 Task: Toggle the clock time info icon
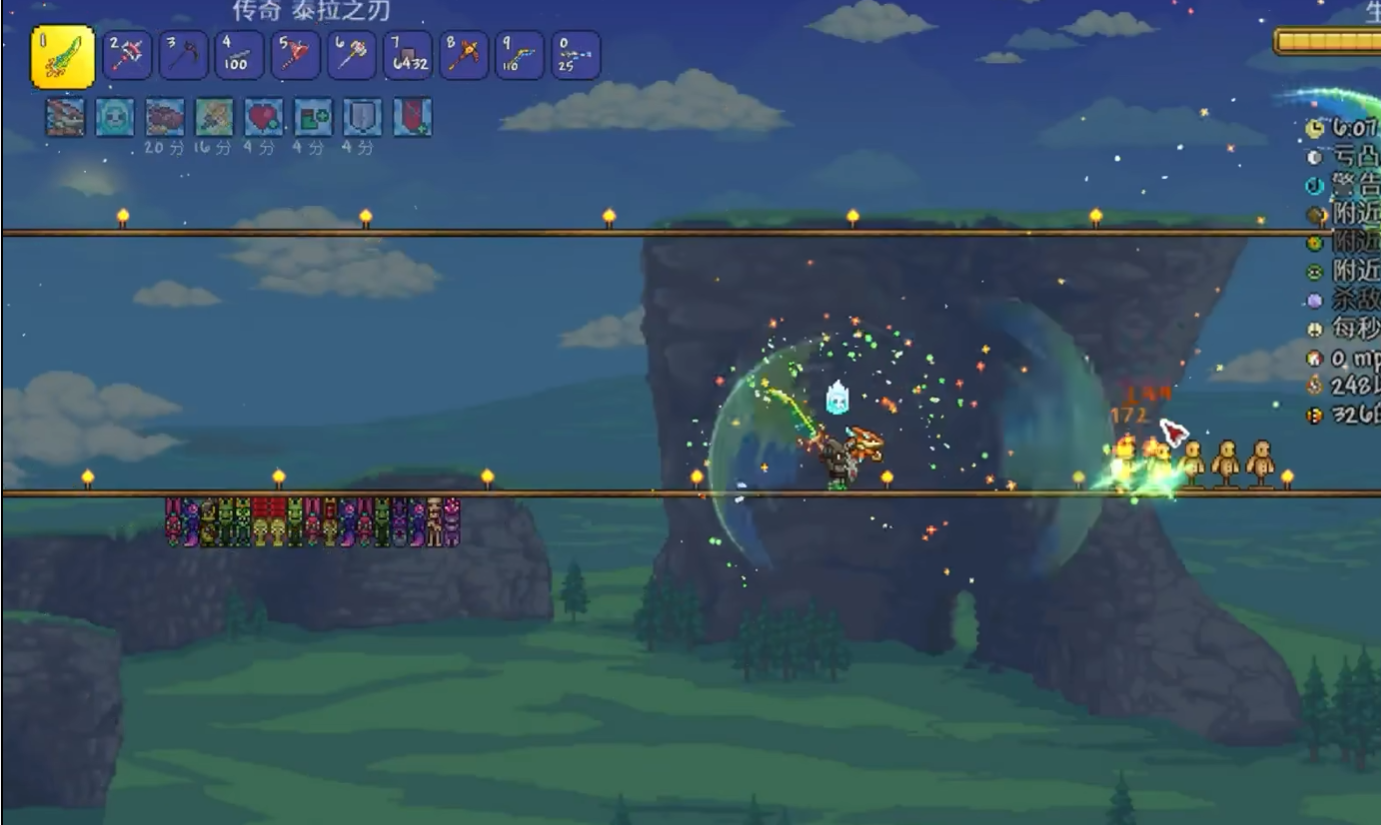pyautogui.click(x=1315, y=128)
